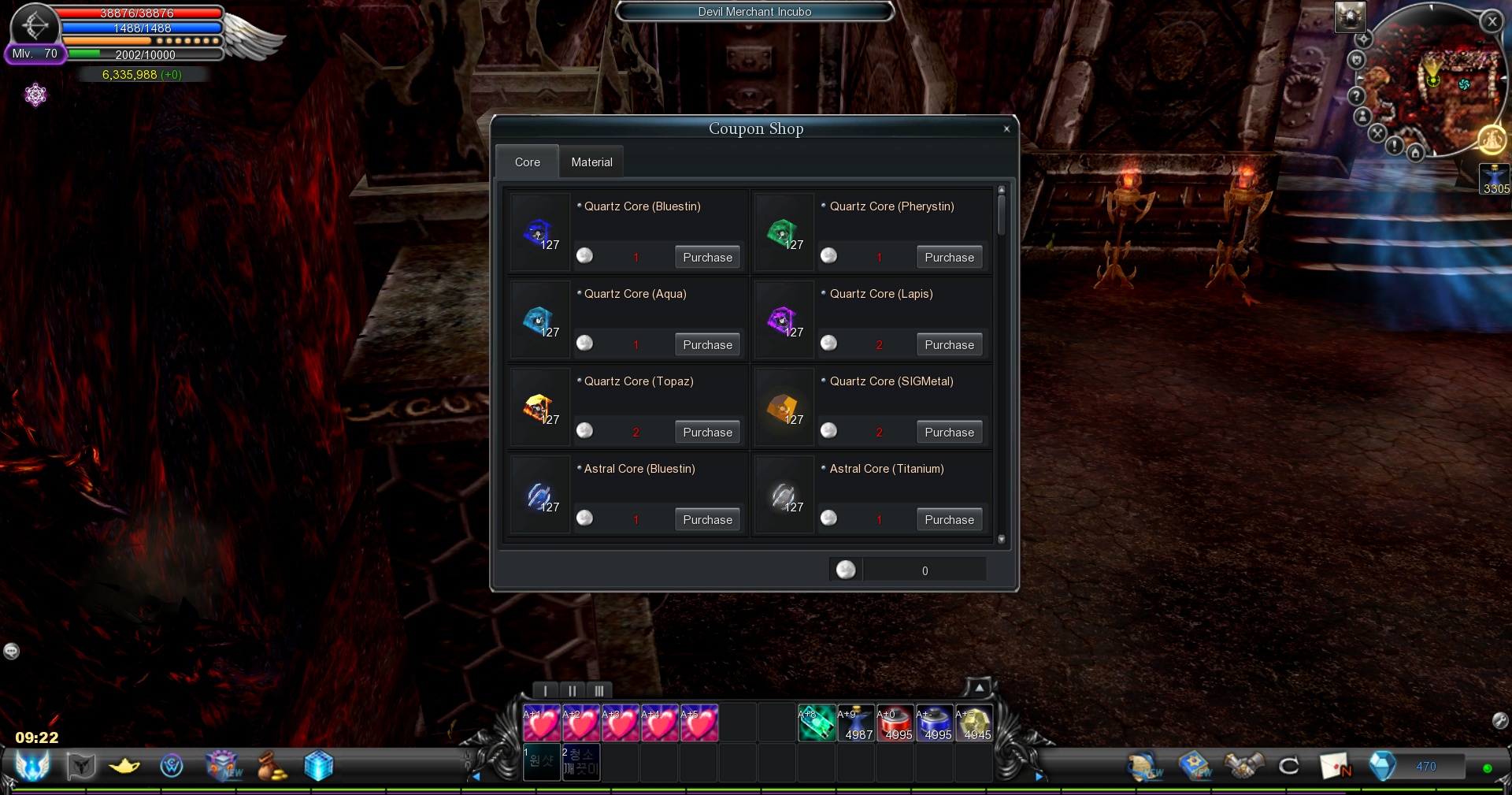Viewport: 1512px width, 795px height.
Task: Buy the Astral Core (Titanium)
Action: coord(949,520)
